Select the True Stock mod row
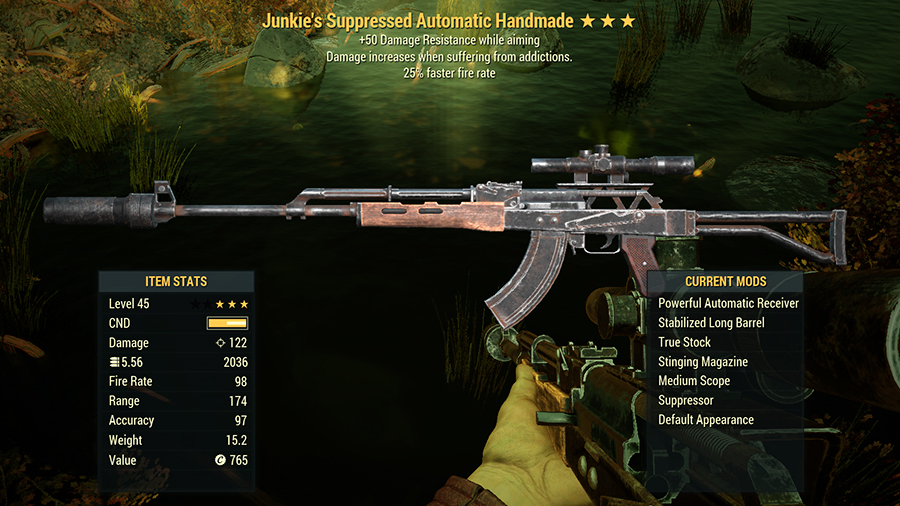This screenshot has width=900, height=506. click(x=684, y=342)
